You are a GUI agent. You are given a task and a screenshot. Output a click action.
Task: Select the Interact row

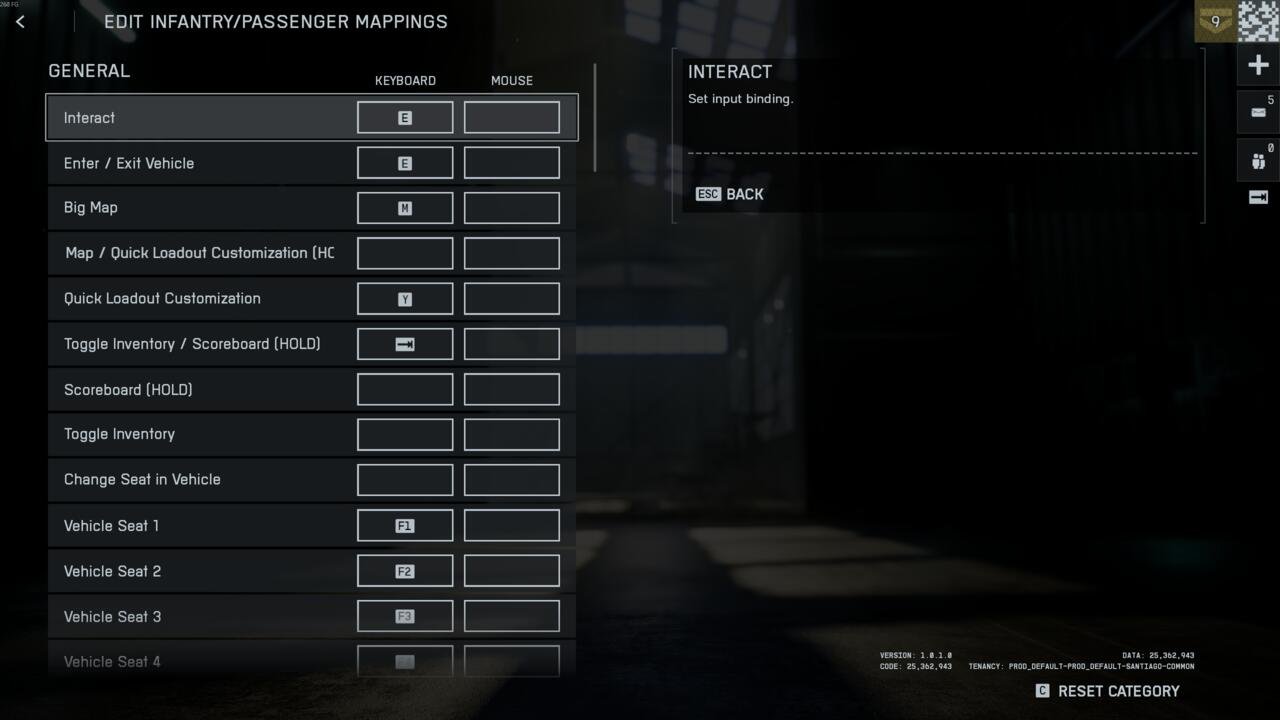(x=200, y=117)
